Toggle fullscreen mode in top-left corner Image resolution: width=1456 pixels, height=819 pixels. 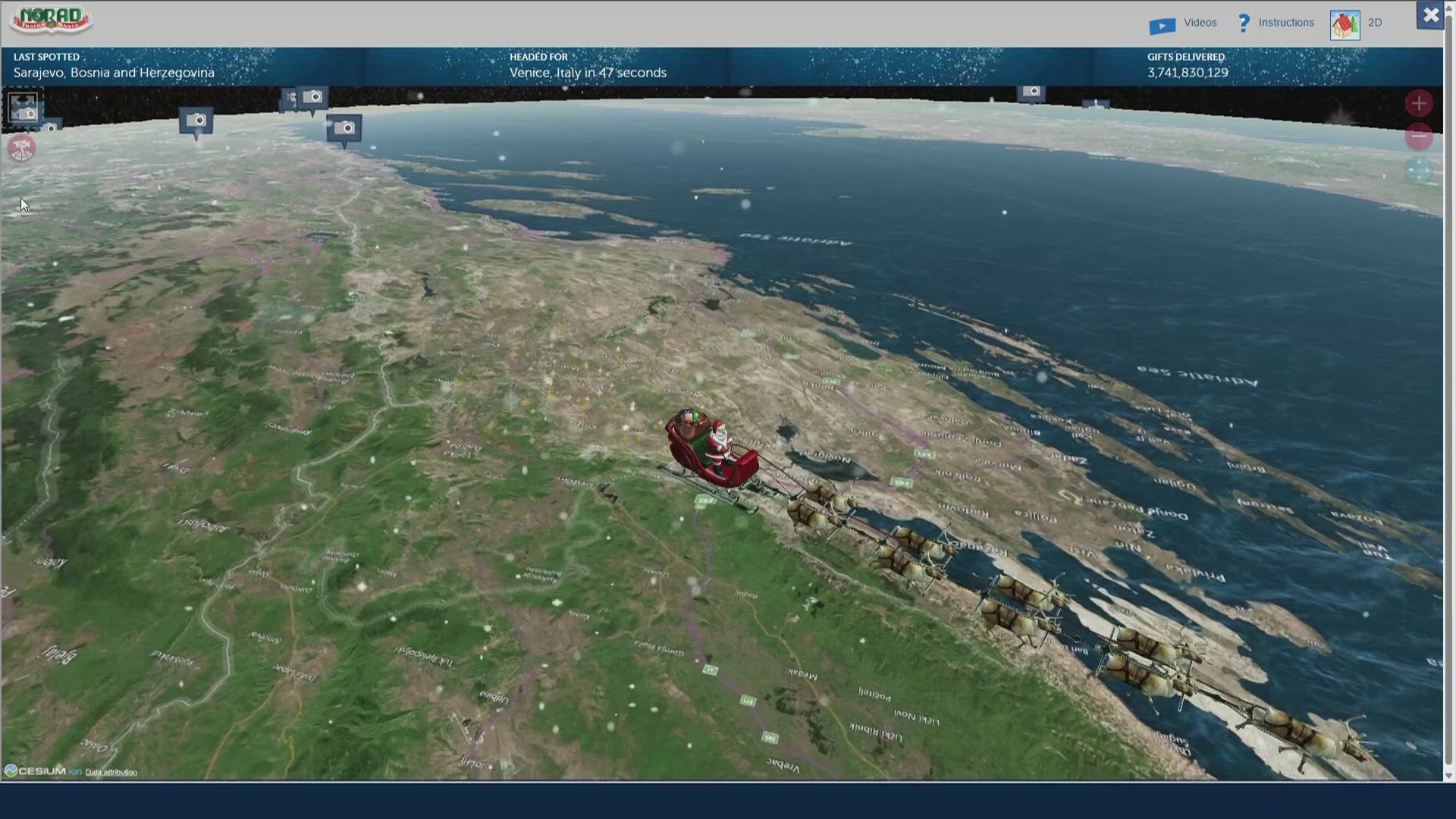pyautogui.click(x=23, y=106)
